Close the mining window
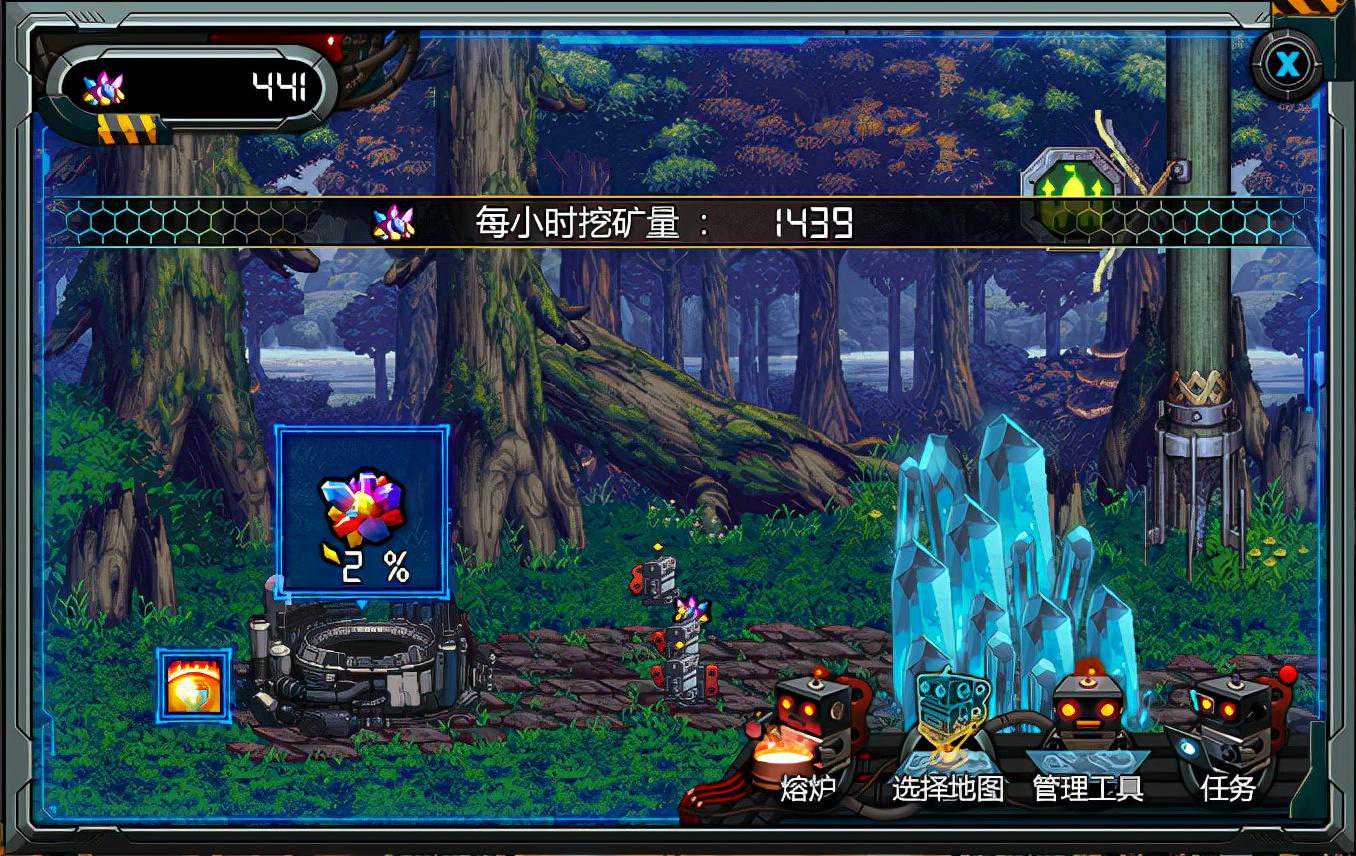This screenshot has width=1356, height=856. (1287, 66)
